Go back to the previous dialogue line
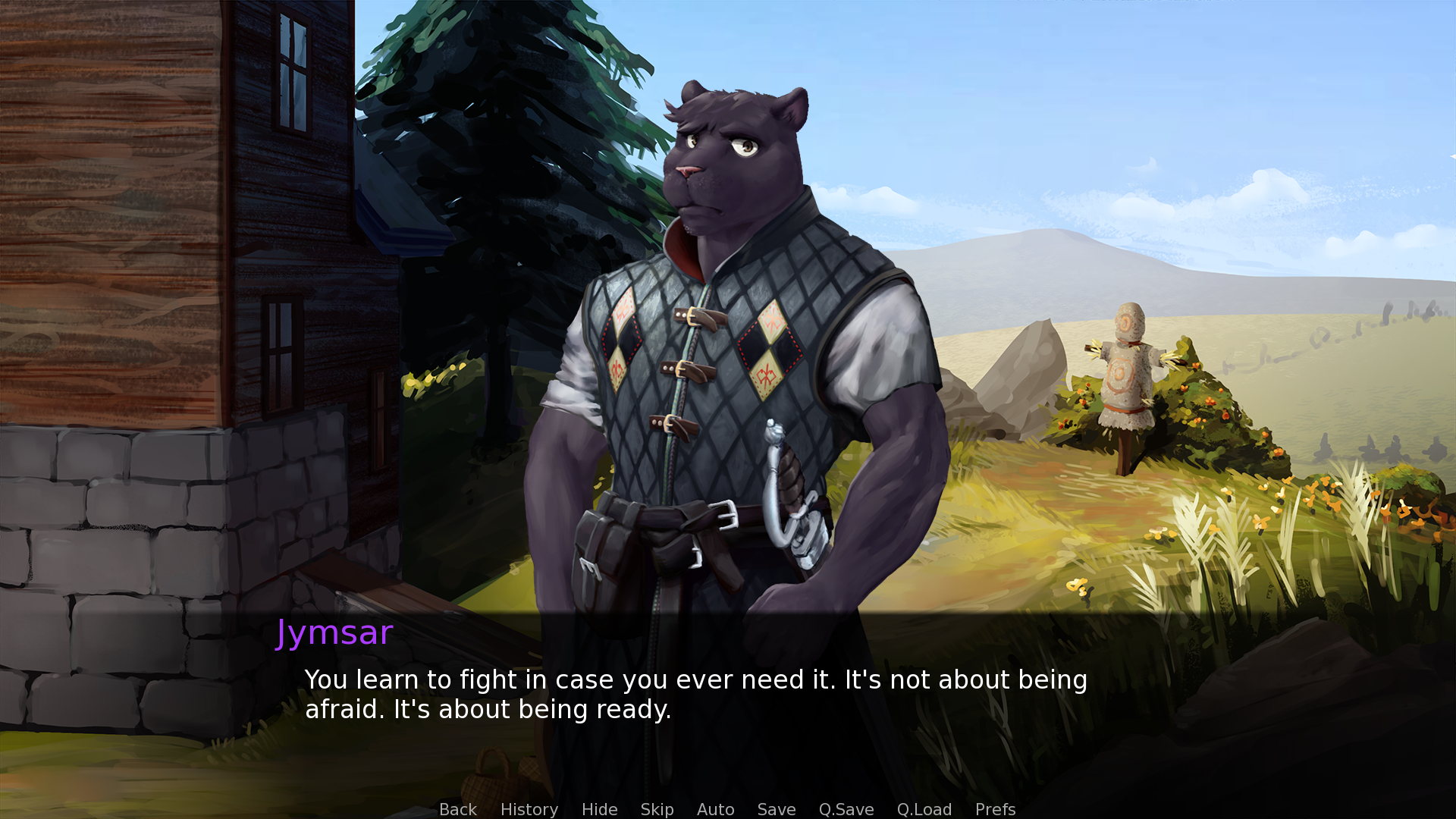Viewport: 1456px width, 819px height. coord(458,809)
